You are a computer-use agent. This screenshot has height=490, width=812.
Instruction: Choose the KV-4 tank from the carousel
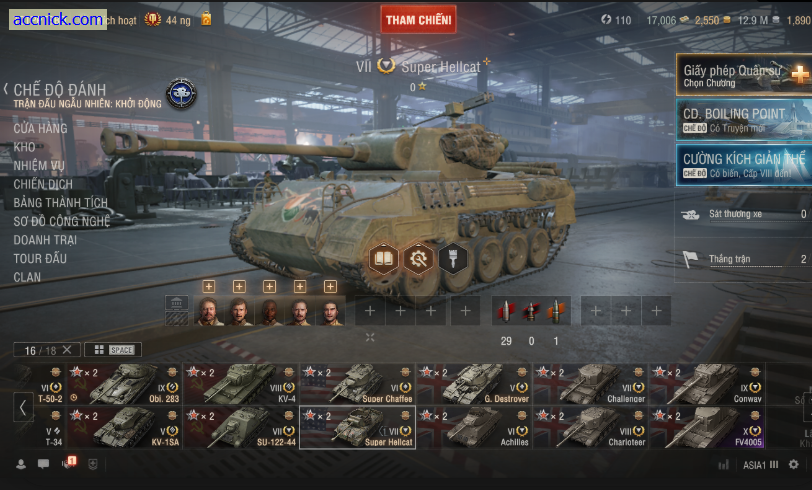pyautogui.click(x=241, y=383)
